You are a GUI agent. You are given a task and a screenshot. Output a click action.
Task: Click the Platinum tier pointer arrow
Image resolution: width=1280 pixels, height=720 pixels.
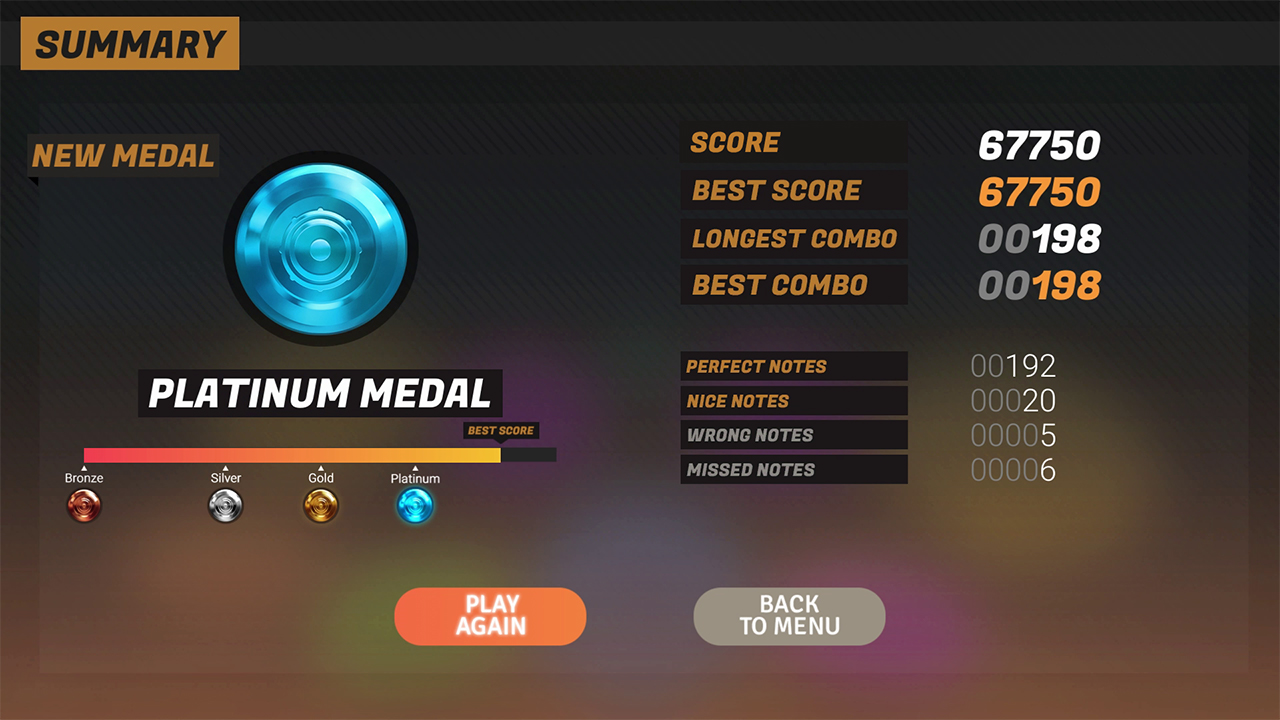click(415, 466)
